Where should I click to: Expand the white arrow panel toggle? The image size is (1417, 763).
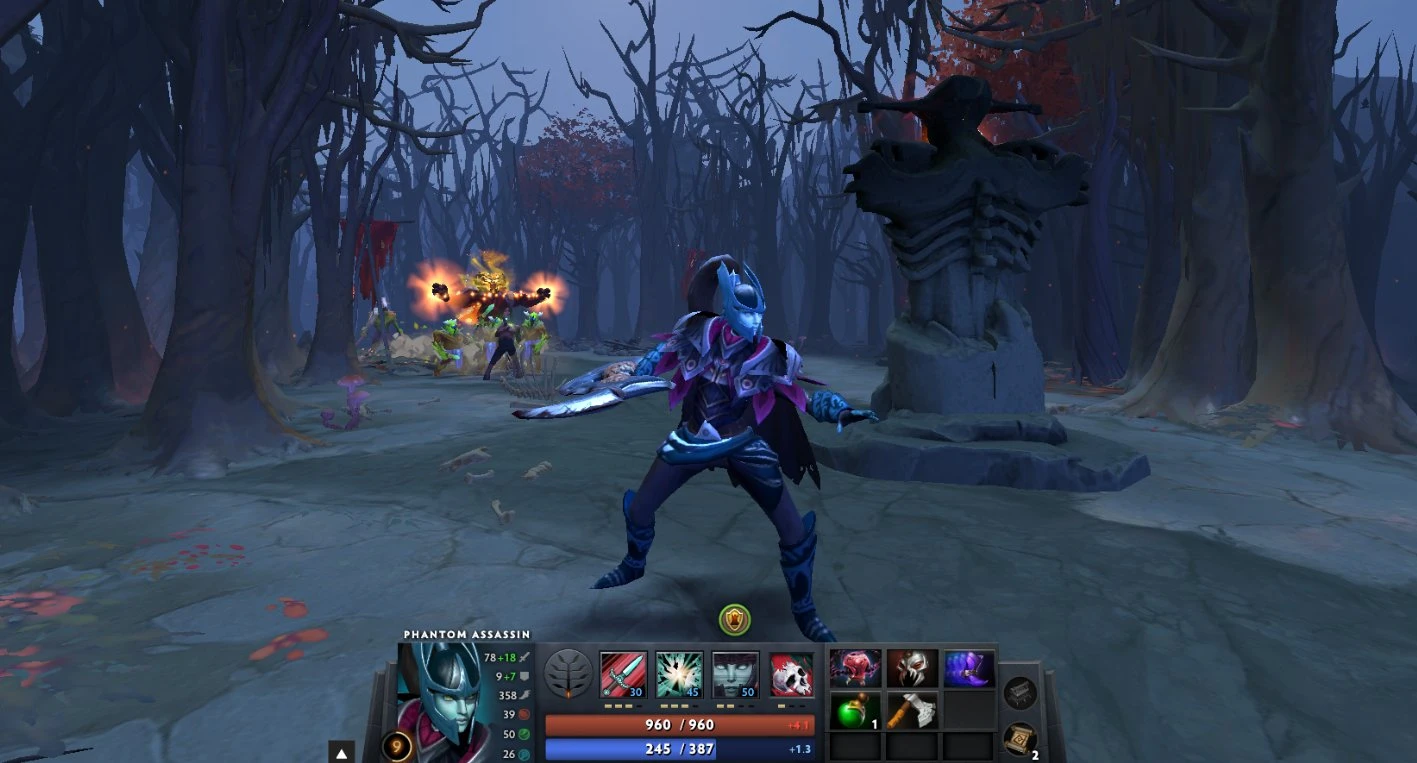click(x=342, y=753)
